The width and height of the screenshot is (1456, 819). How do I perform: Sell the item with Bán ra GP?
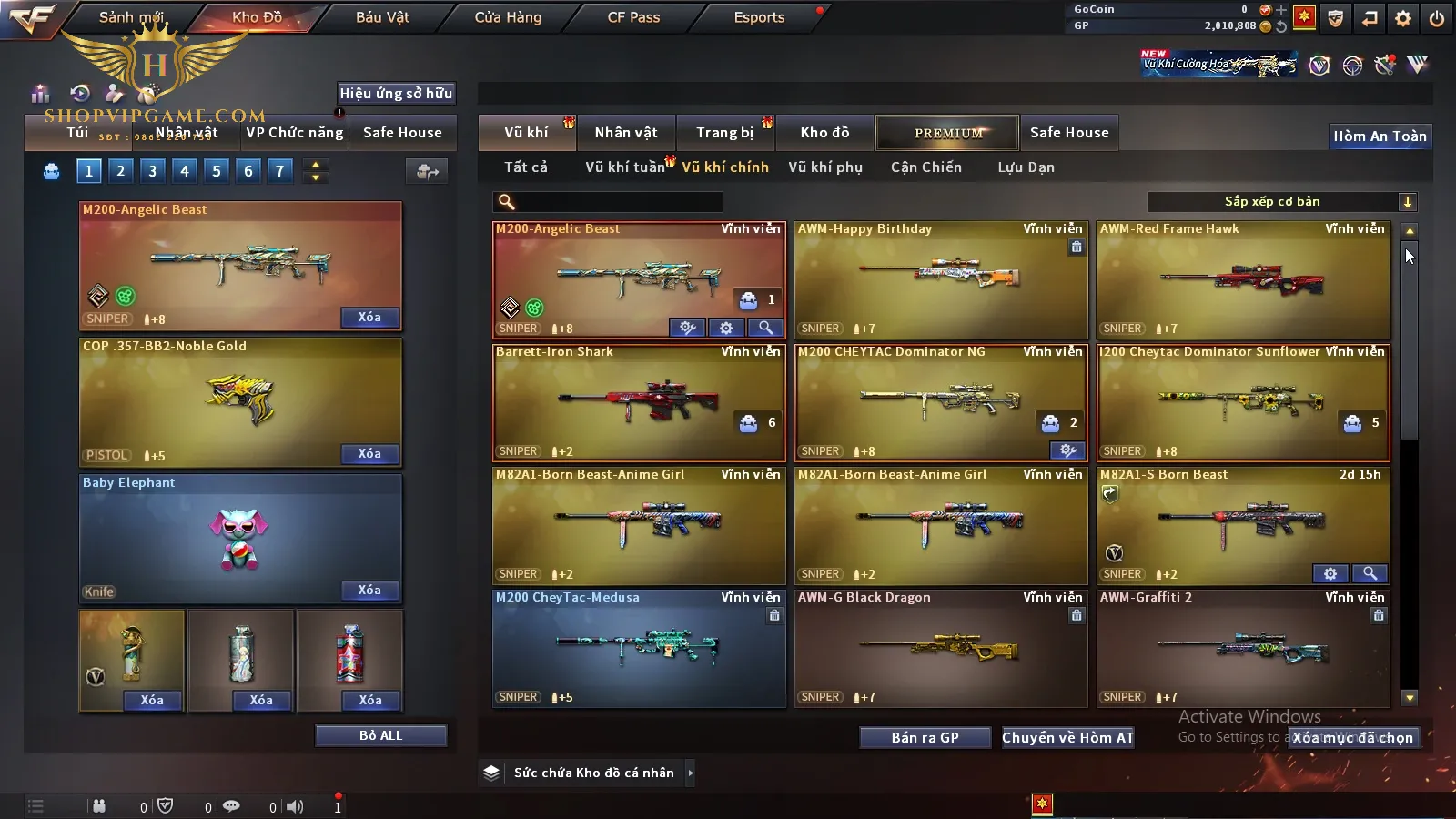coord(925,738)
